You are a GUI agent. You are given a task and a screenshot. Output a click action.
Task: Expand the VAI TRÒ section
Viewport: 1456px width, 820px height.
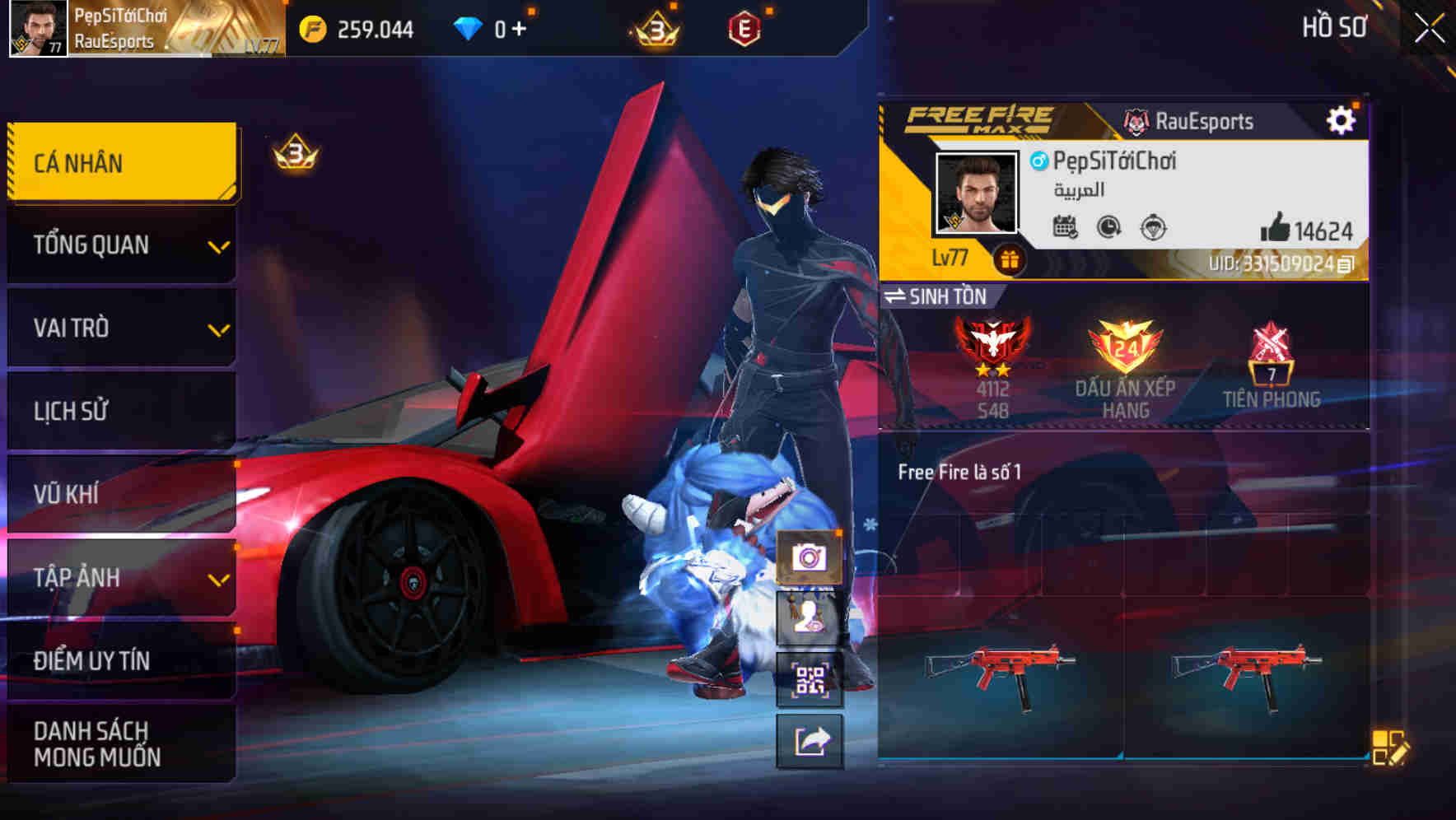pos(120,328)
